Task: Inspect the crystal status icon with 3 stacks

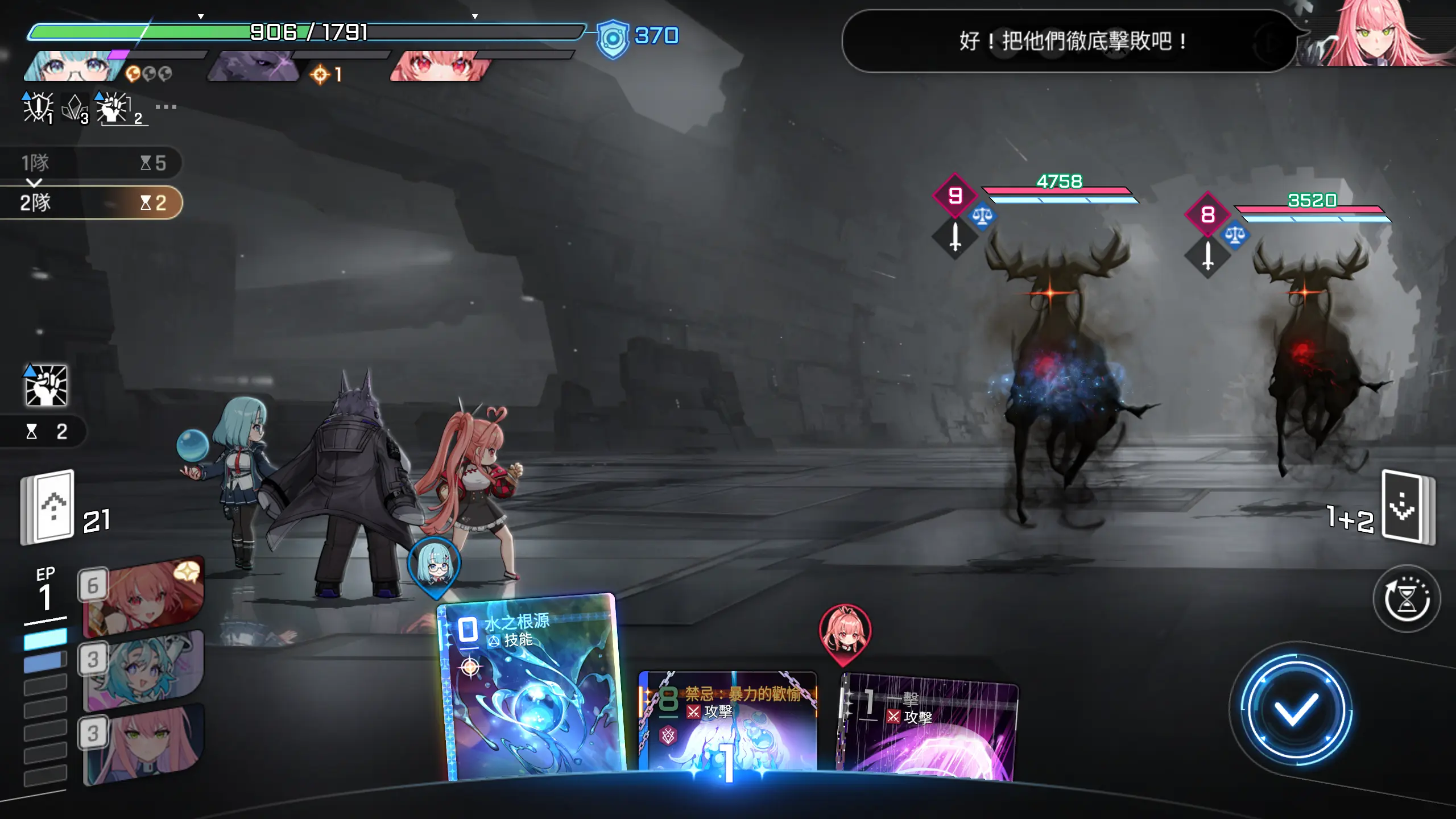Action: tap(75, 108)
